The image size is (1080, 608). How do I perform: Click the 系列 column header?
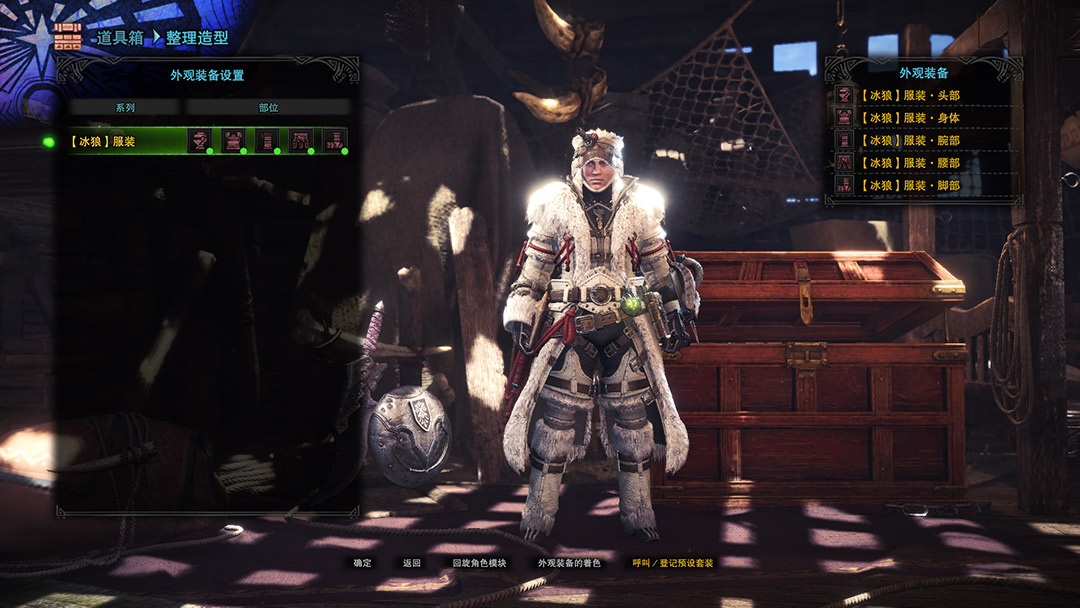[x=125, y=107]
